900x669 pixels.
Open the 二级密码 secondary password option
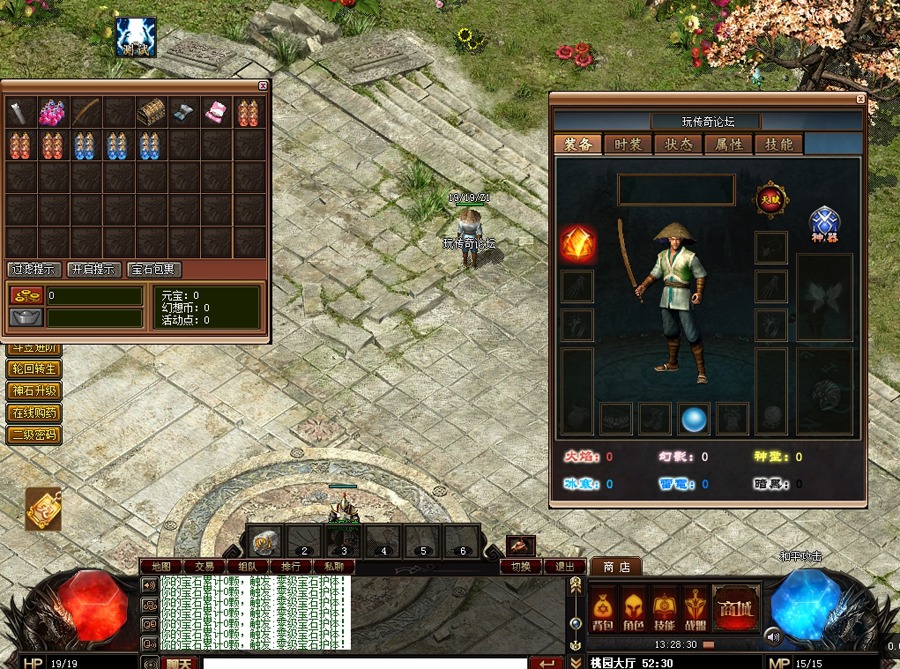point(35,435)
